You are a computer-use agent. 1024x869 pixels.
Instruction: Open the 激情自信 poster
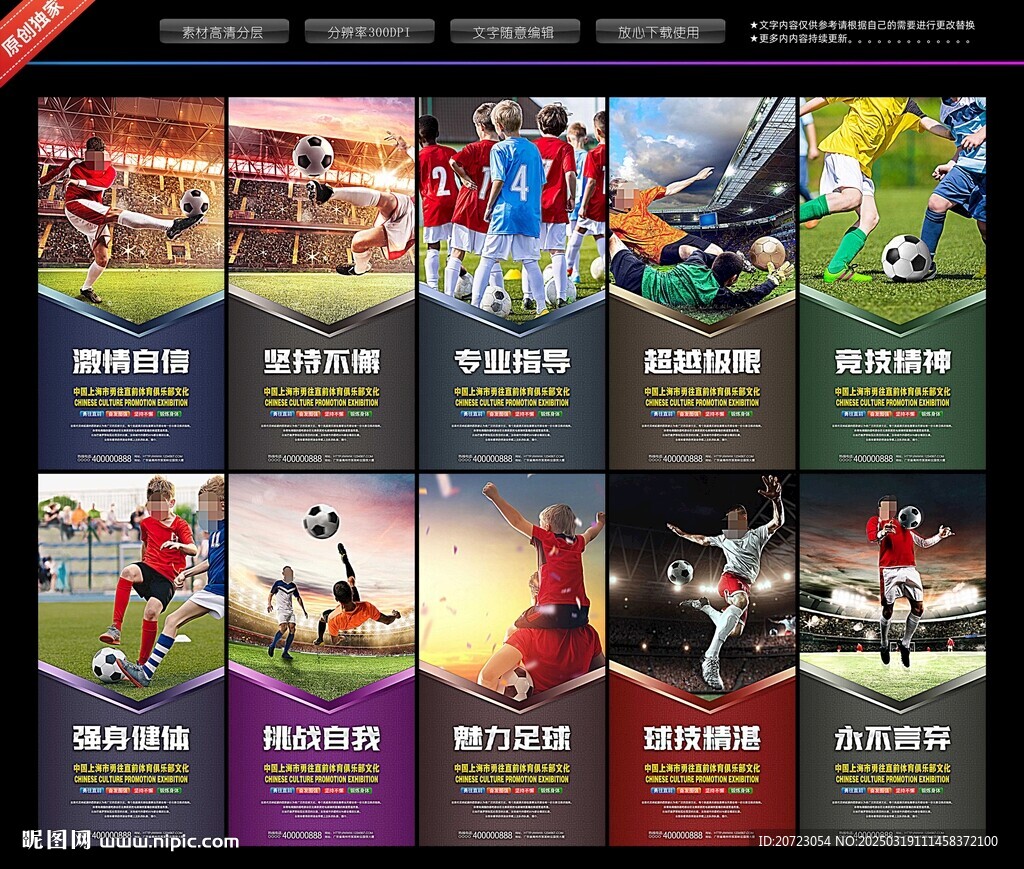pos(131,283)
